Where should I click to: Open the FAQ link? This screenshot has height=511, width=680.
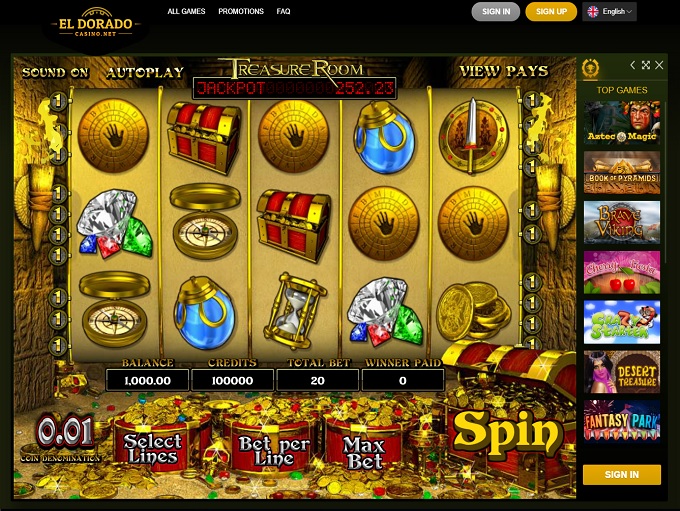[284, 12]
